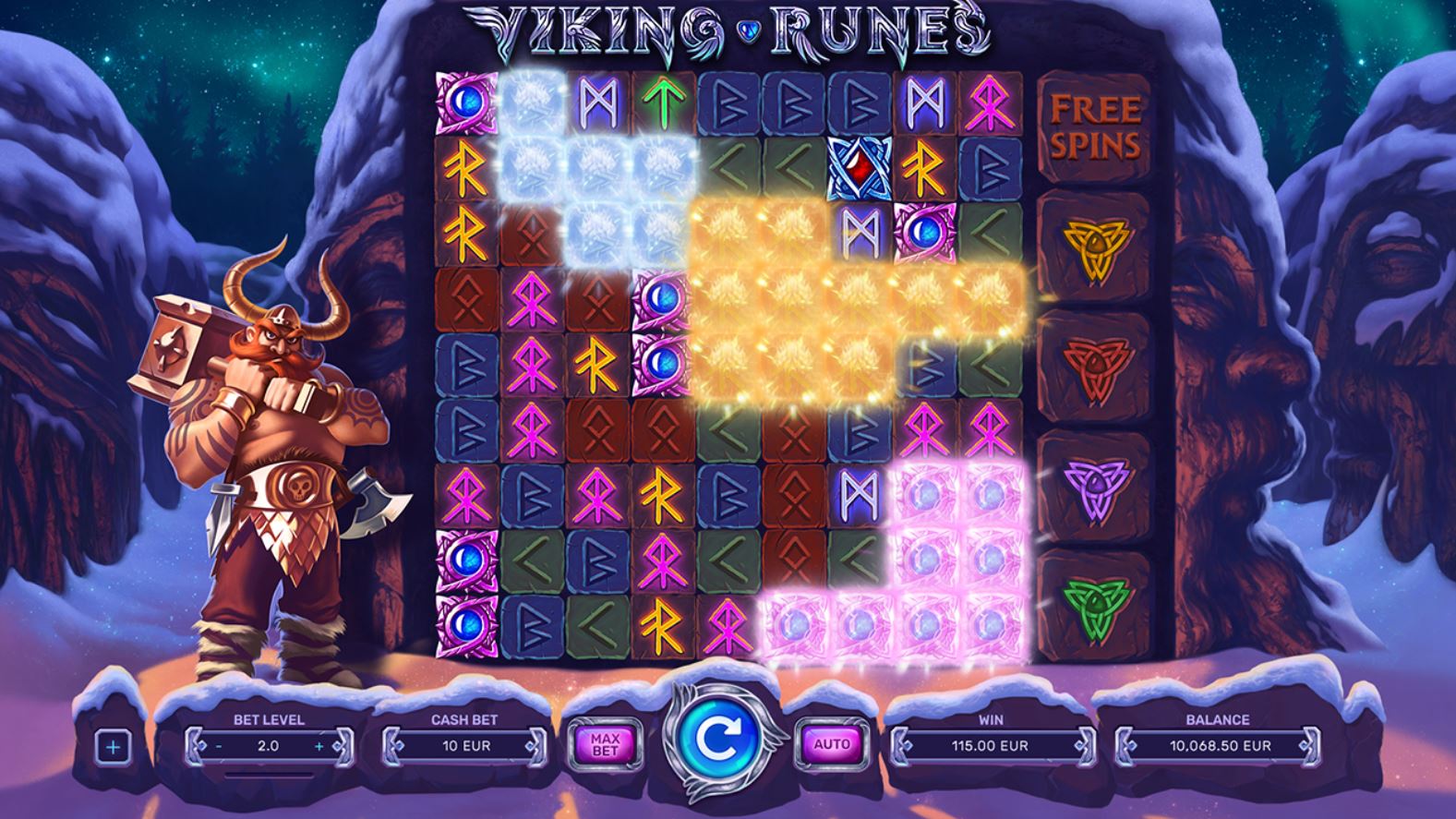Screen dimensions: 1456x819
Task: Click the WIN display showing 115.00 EUR
Action: click(991, 746)
